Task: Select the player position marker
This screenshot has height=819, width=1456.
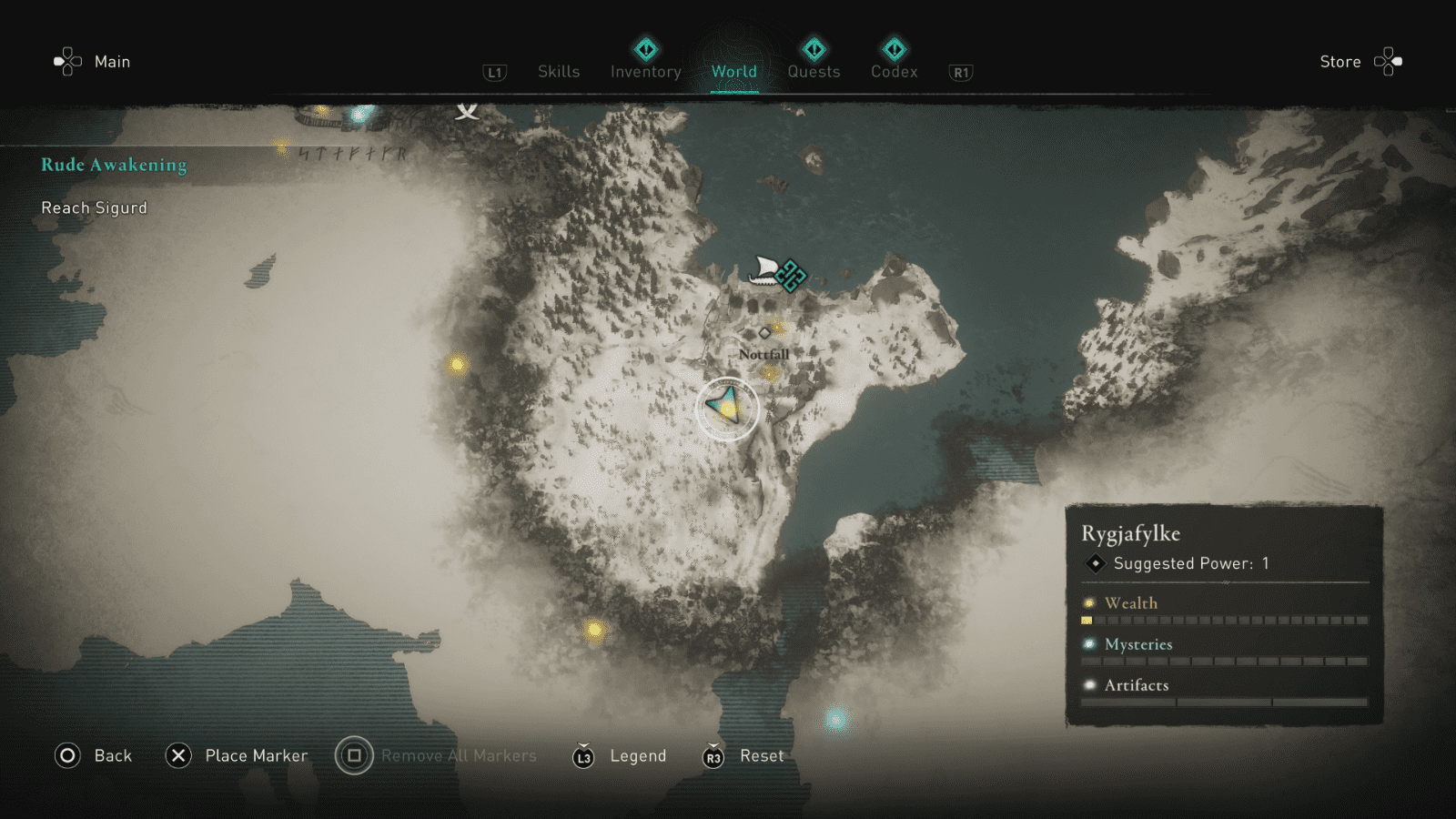Action: (x=725, y=407)
